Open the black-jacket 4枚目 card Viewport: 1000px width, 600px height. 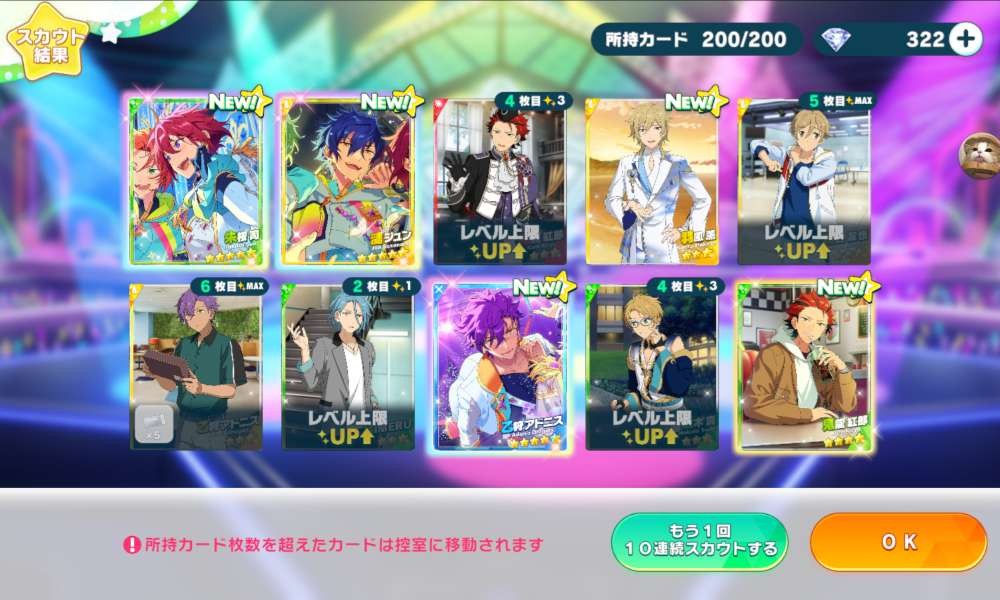(501, 181)
